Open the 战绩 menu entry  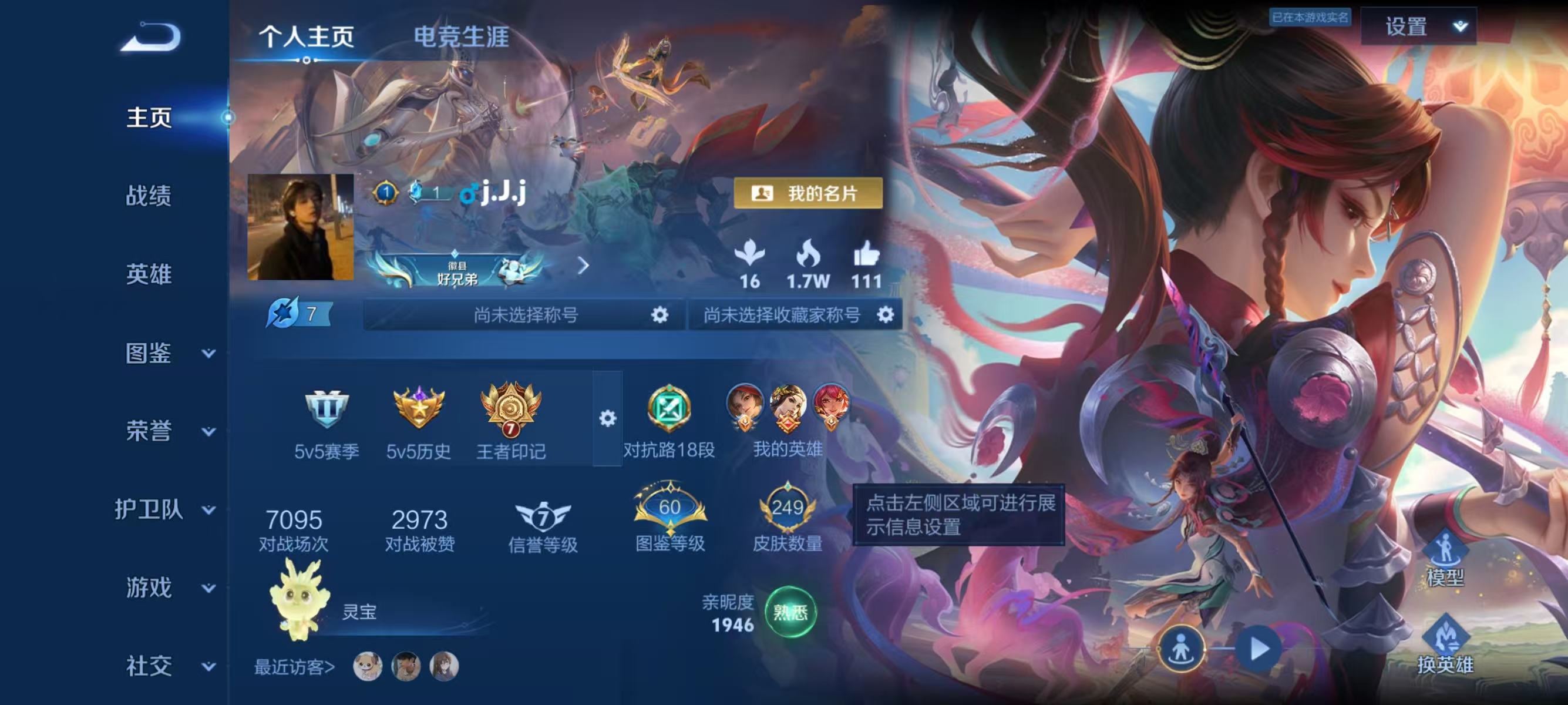(x=149, y=196)
